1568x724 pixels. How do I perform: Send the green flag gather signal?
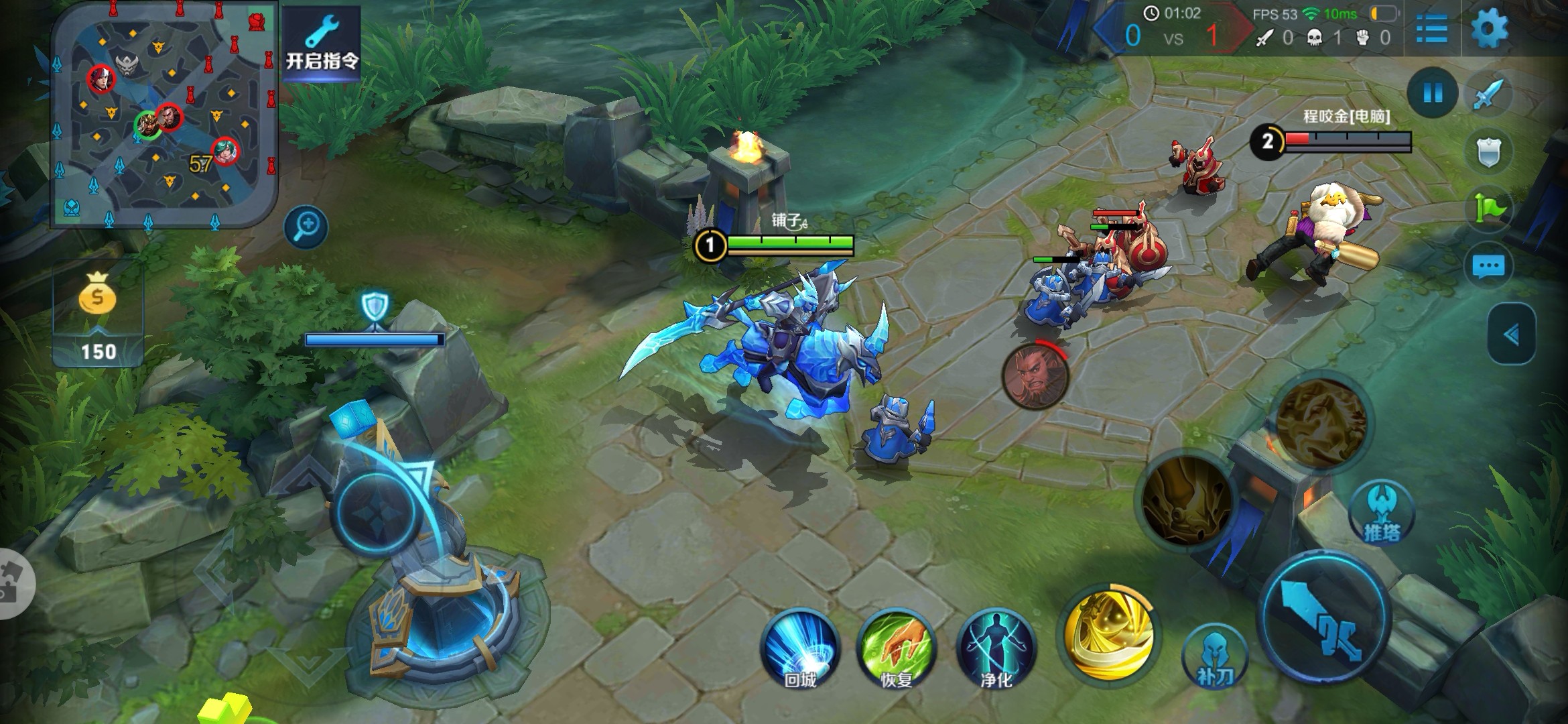click(1488, 209)
